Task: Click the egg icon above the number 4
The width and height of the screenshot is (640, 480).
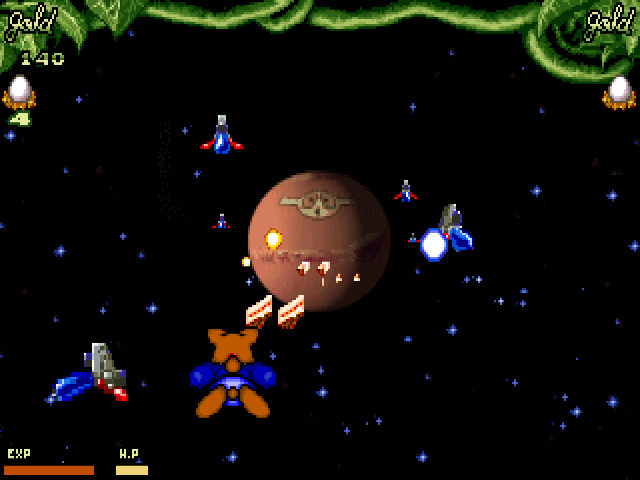Action: click(19, 92)
